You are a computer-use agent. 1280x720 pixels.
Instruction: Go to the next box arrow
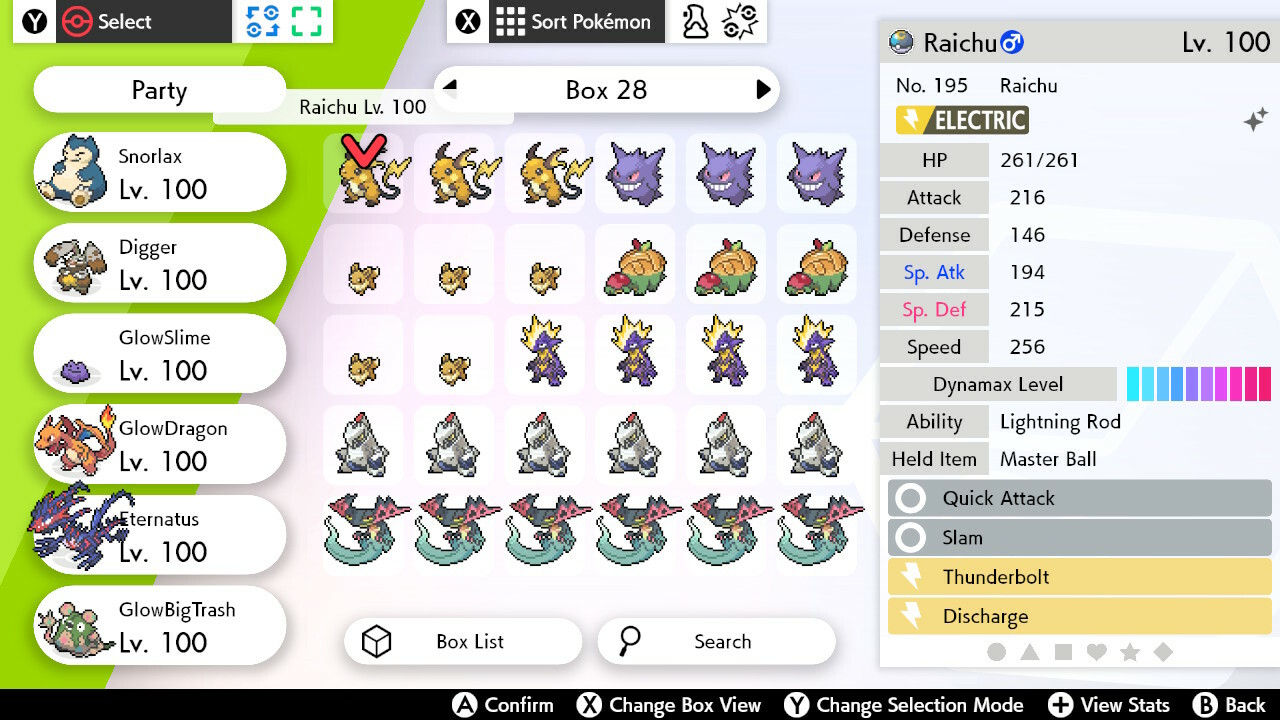[x=763, y=90]
